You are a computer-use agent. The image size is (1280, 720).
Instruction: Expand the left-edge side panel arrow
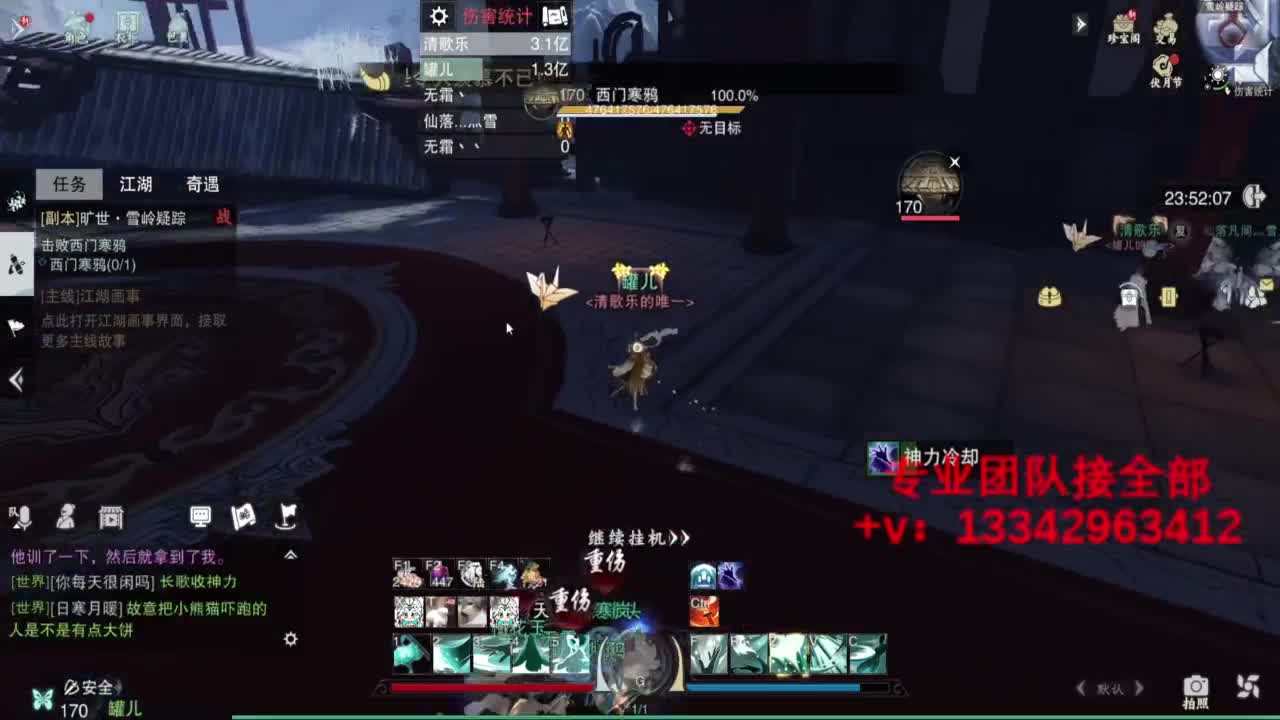[x=15, y=380]
